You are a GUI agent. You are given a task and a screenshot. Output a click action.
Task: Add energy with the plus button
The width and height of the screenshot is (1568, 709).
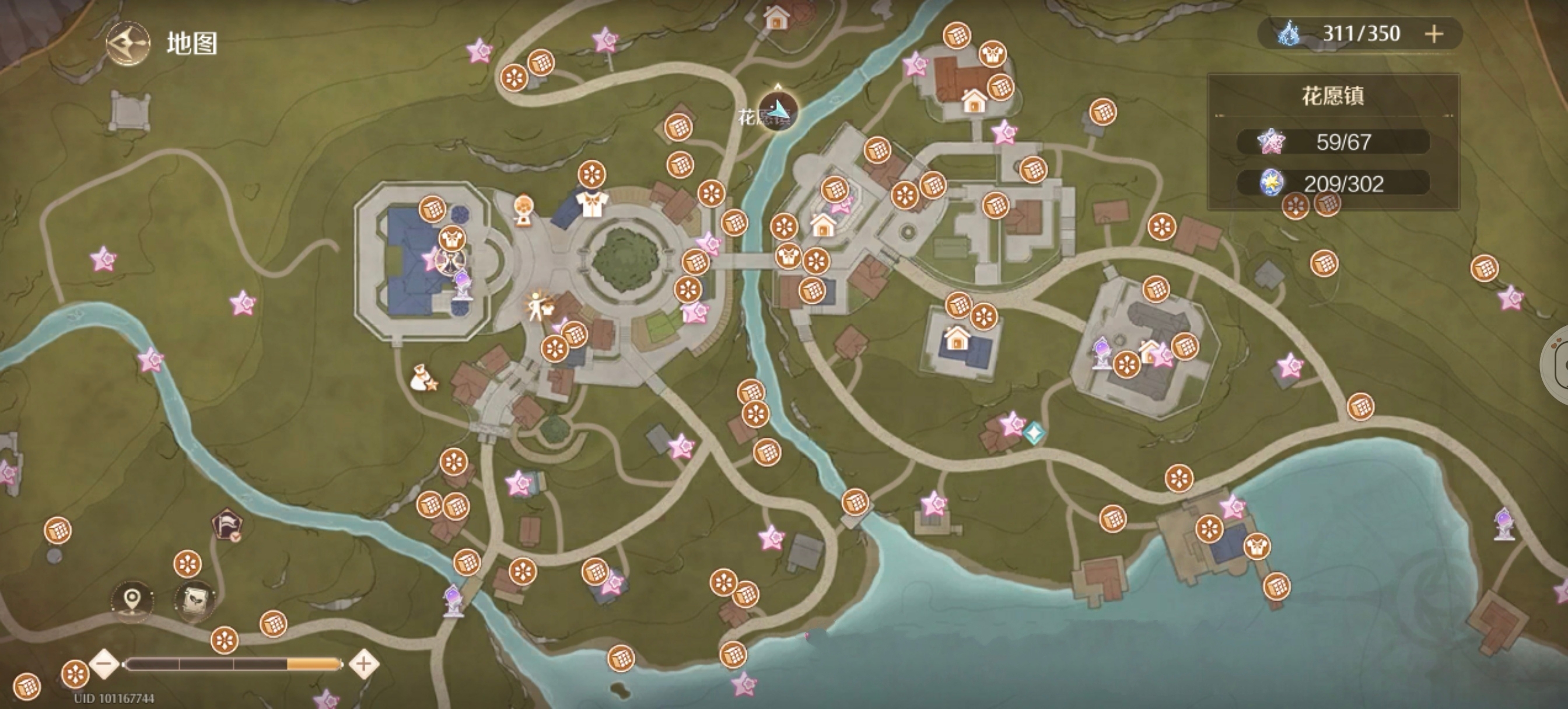1434,33
